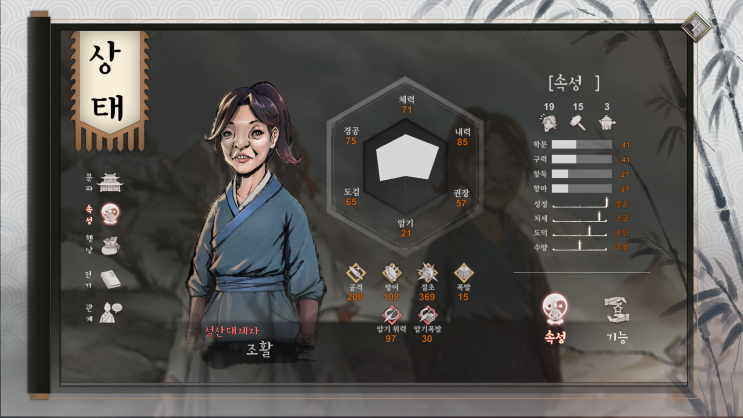Screen dimensions: 743x418
Task: Click the 암기폭발 (hidden weapon burst) icon
Action: (428, 316)
